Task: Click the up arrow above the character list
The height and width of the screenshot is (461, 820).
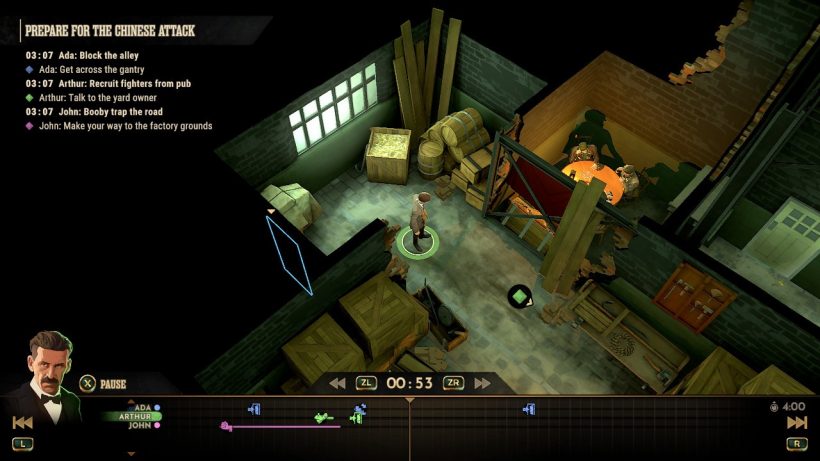Action: pos(131,398)
